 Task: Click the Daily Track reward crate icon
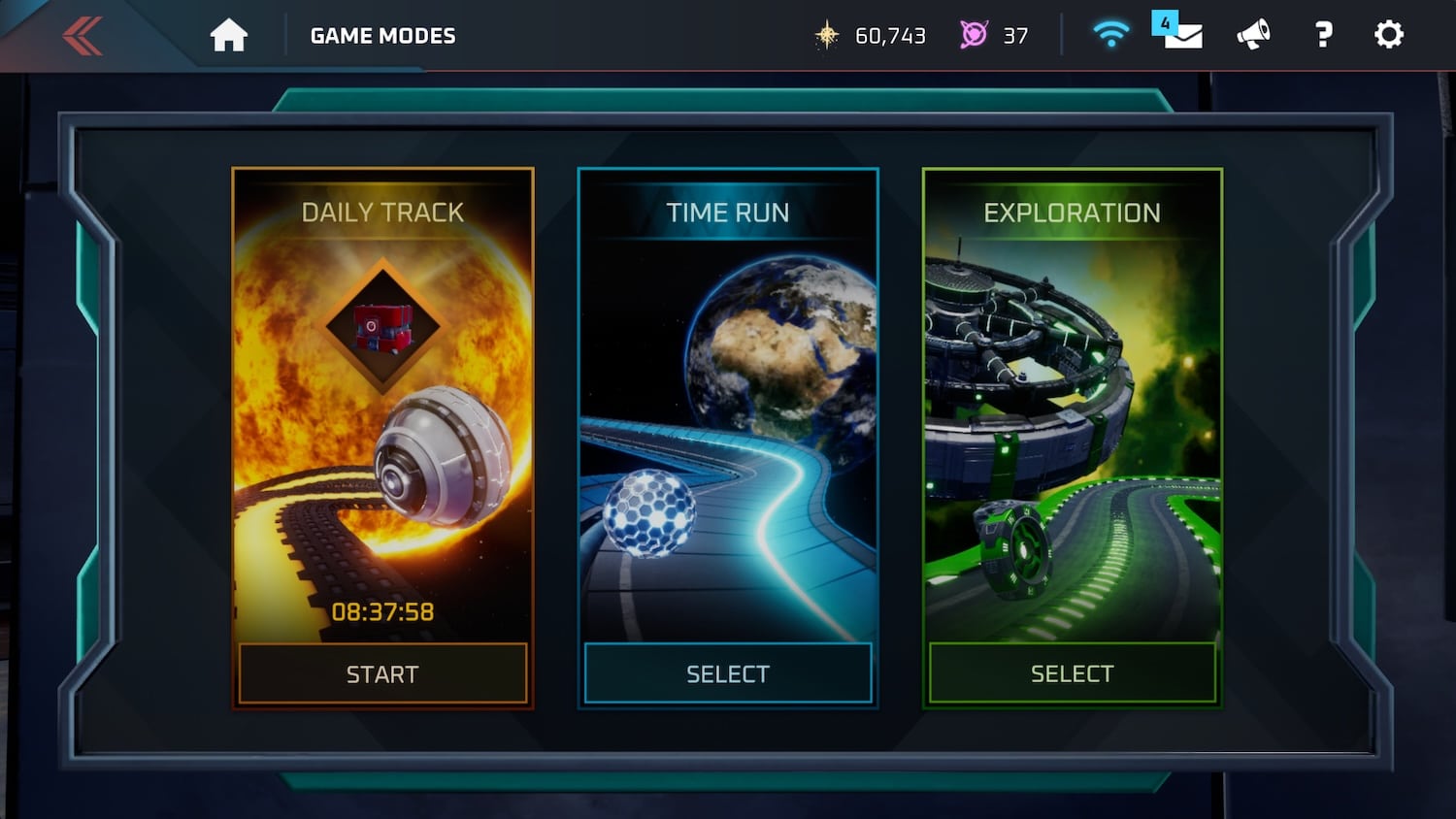pyautogui.click(x=383, y=327)
